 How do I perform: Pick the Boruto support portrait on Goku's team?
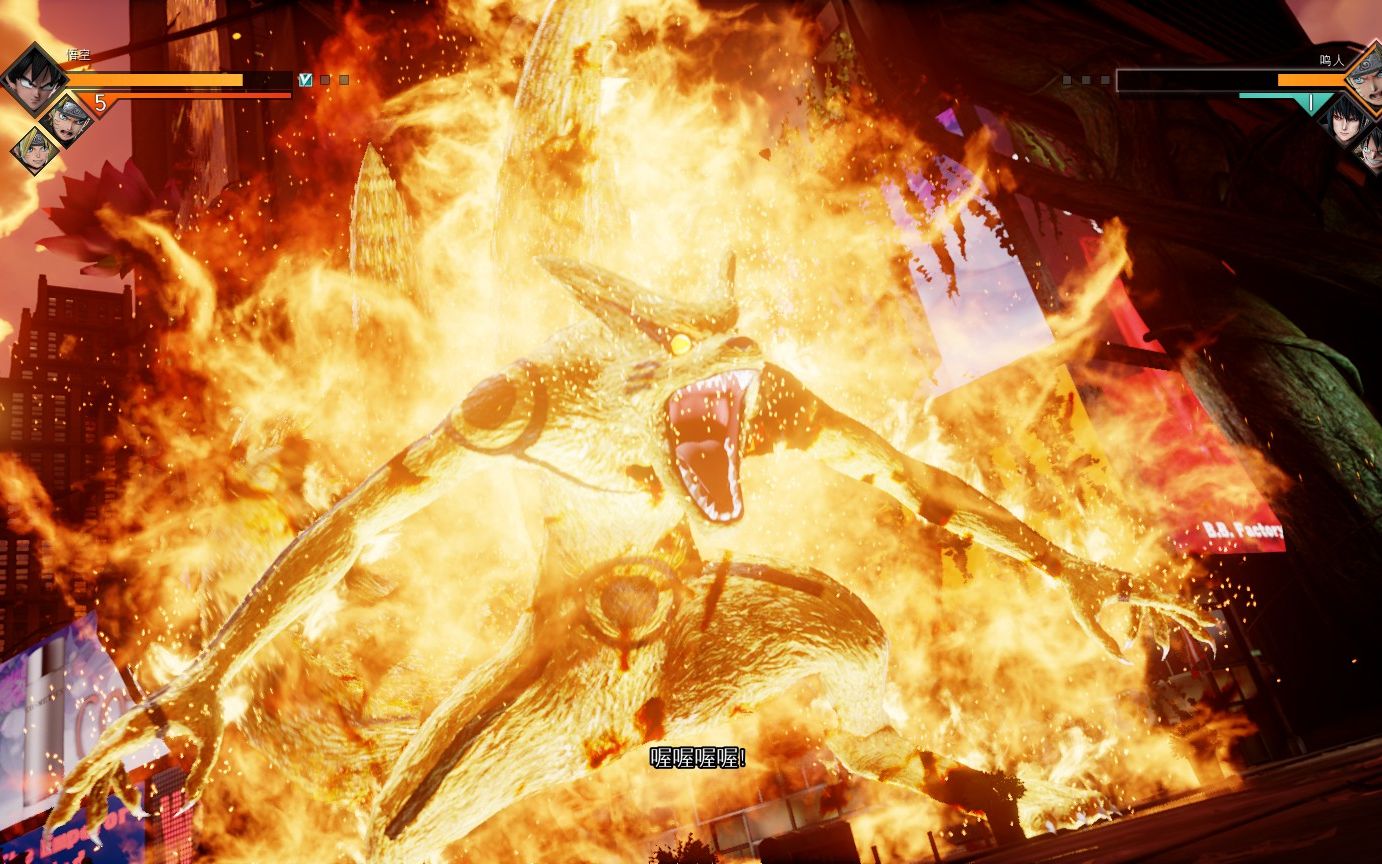click(x=35, y=150)
